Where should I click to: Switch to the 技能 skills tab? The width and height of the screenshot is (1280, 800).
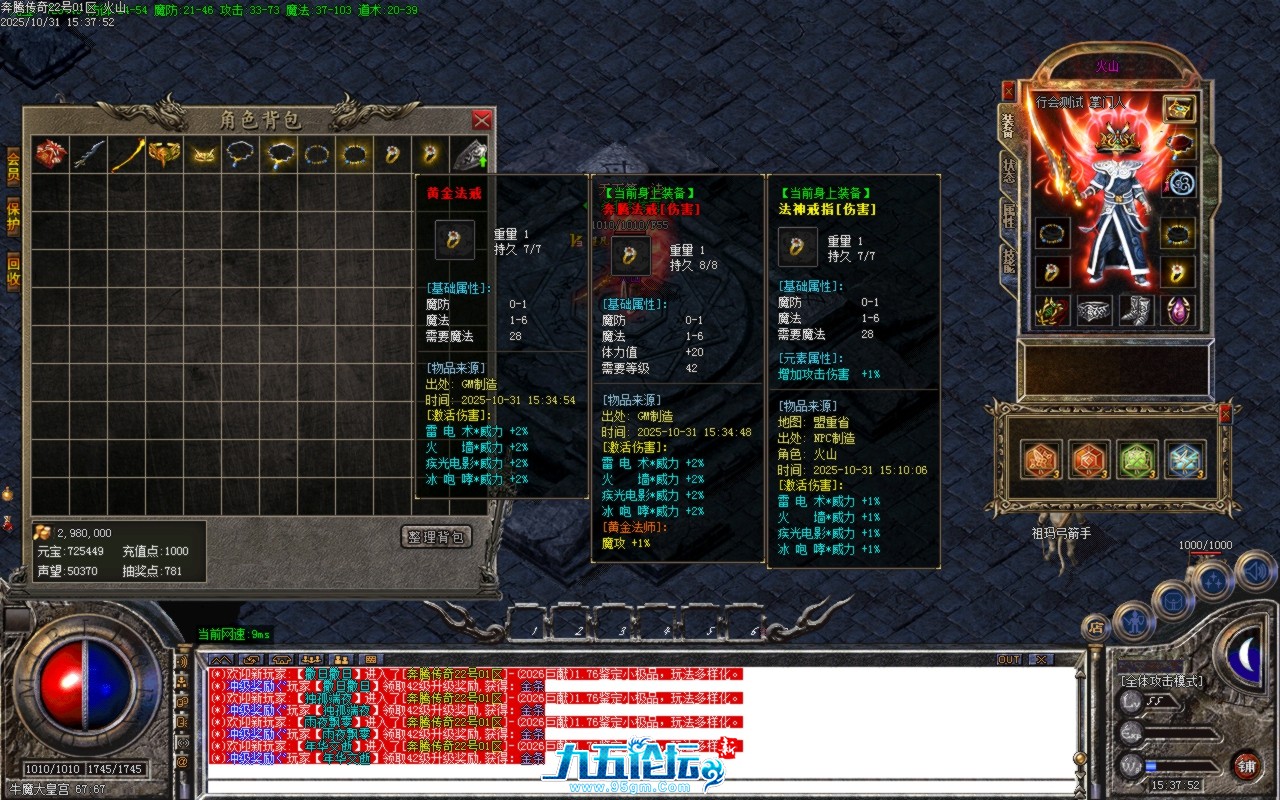point(1008,262)
